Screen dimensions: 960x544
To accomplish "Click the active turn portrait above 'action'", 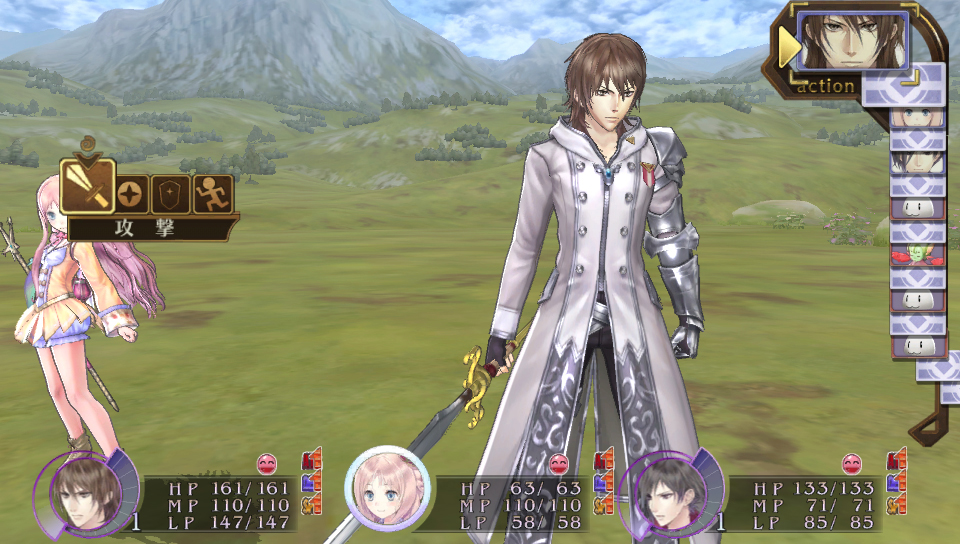I will [852, 41].
